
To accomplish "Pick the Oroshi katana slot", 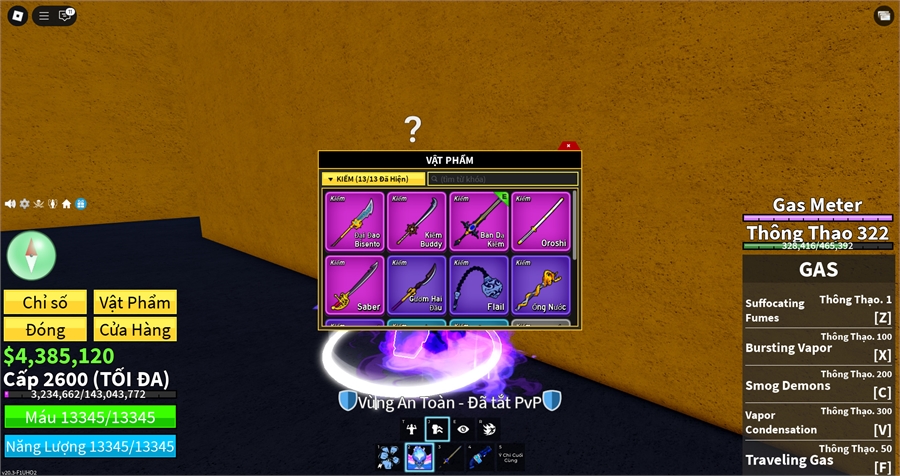I will pyautogui.click(x=540, y=221).
